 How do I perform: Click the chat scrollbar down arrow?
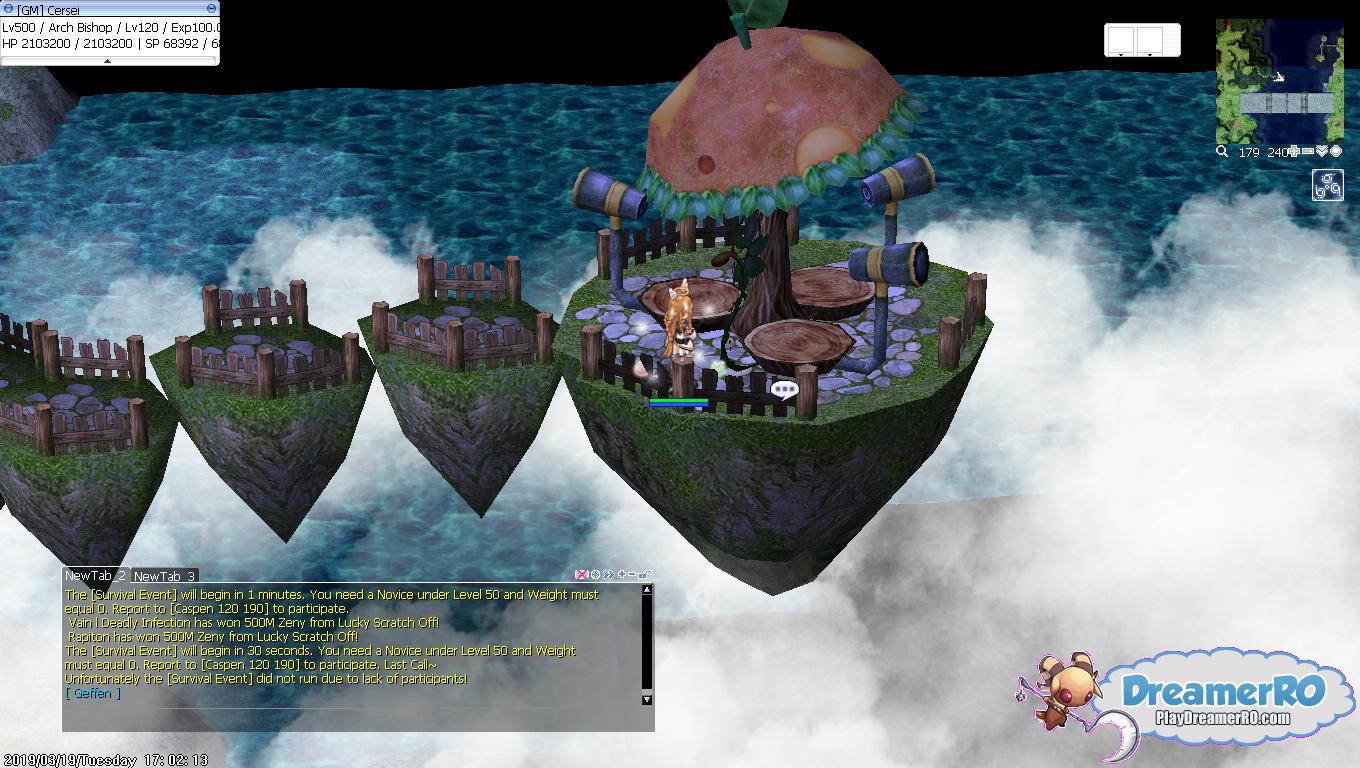[647, 699]
